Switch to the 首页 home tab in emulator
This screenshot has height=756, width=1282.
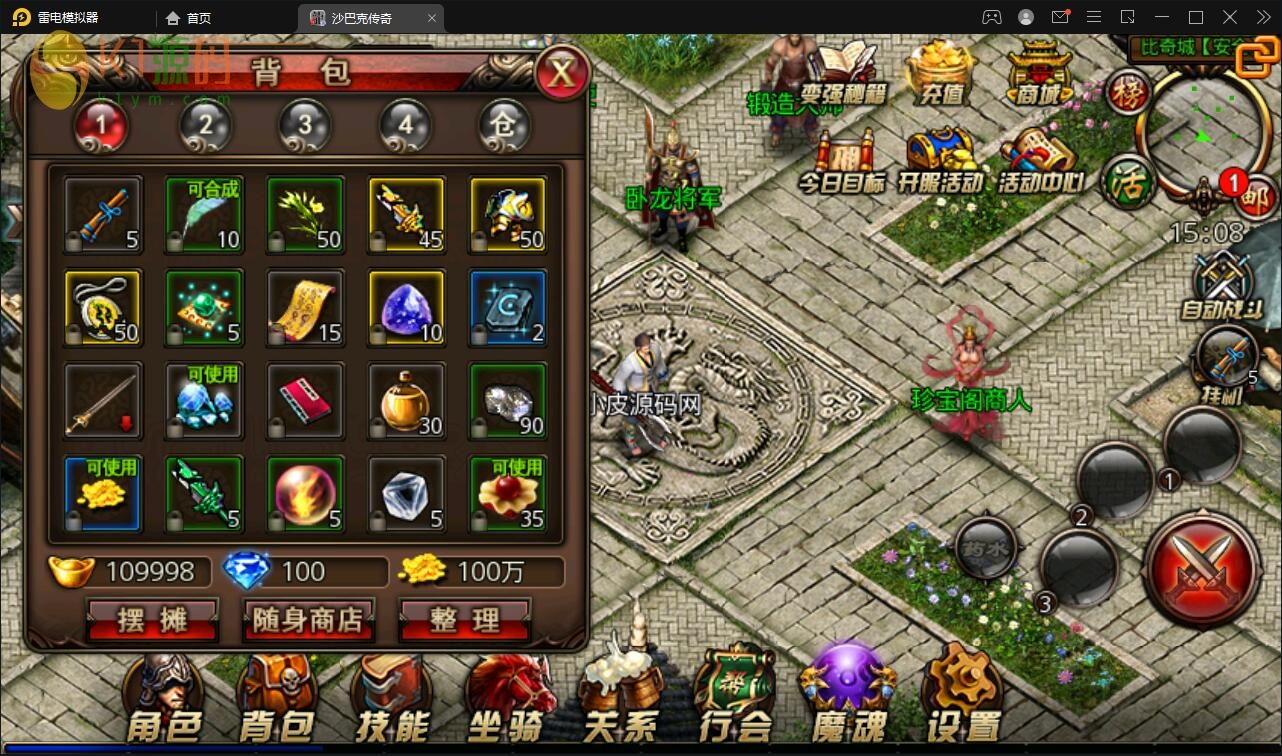(x=189, y=18)
